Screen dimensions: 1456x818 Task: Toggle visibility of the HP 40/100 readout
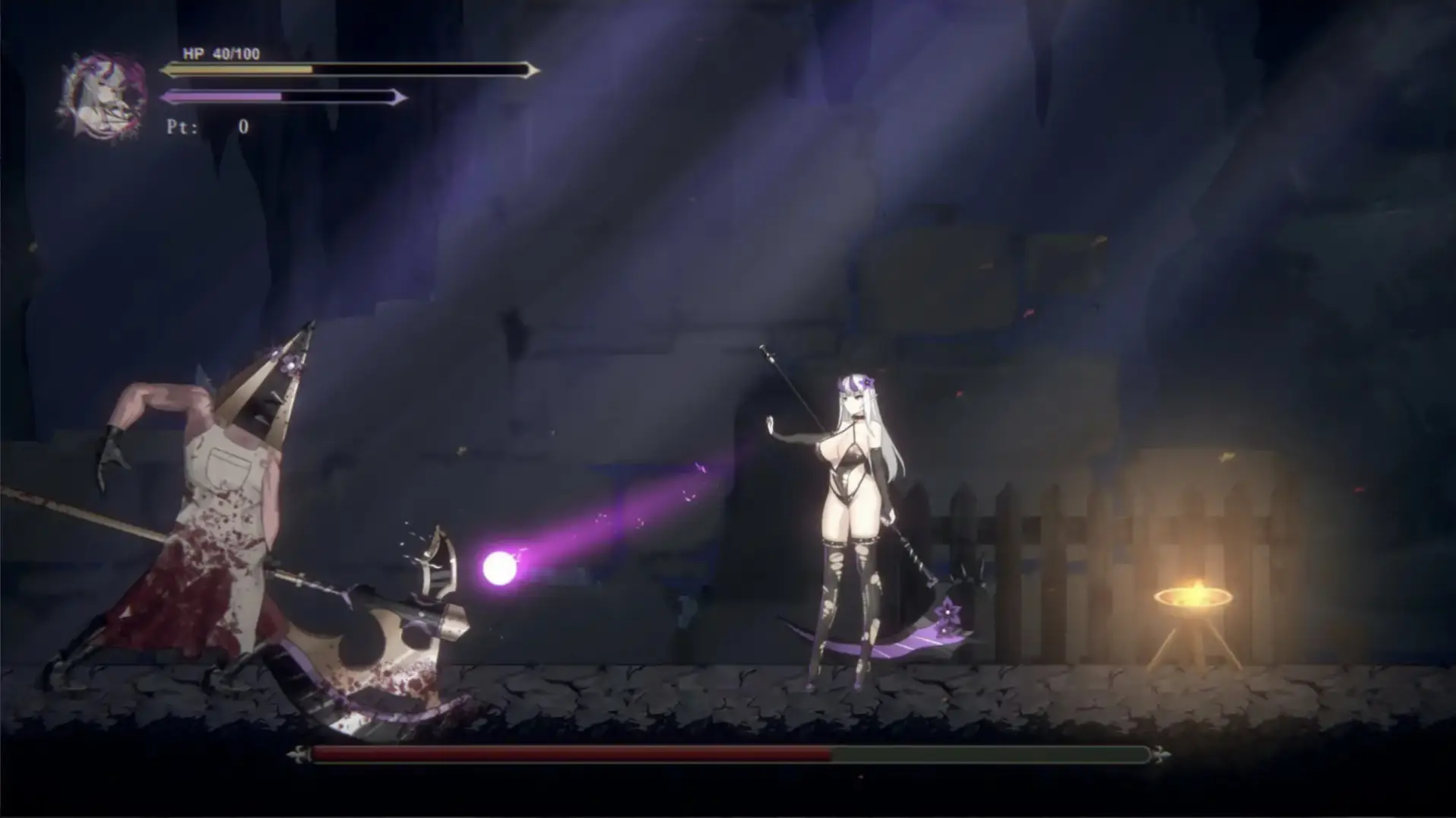tap(219, 55)
